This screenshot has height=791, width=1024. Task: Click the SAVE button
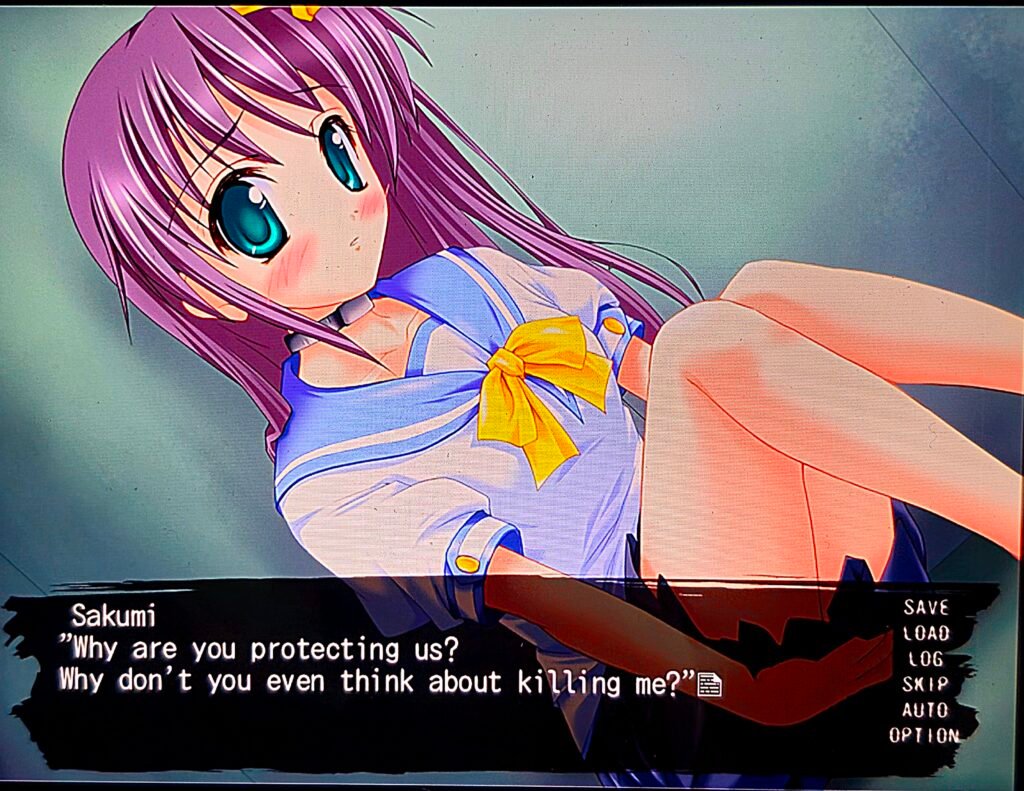(x=925, y=606)
